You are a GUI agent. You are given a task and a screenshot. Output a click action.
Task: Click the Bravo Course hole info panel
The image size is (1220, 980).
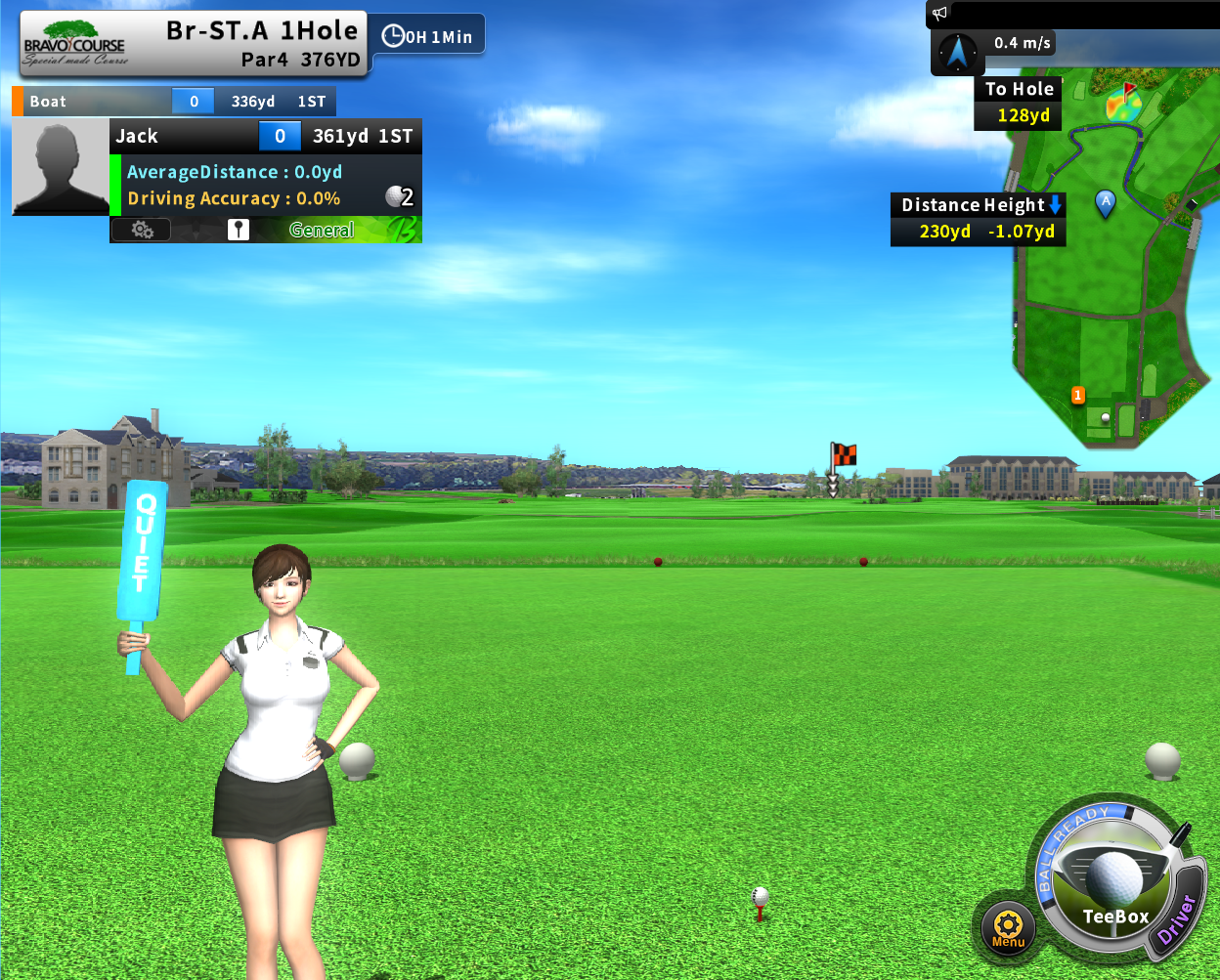tap(194, 45)
